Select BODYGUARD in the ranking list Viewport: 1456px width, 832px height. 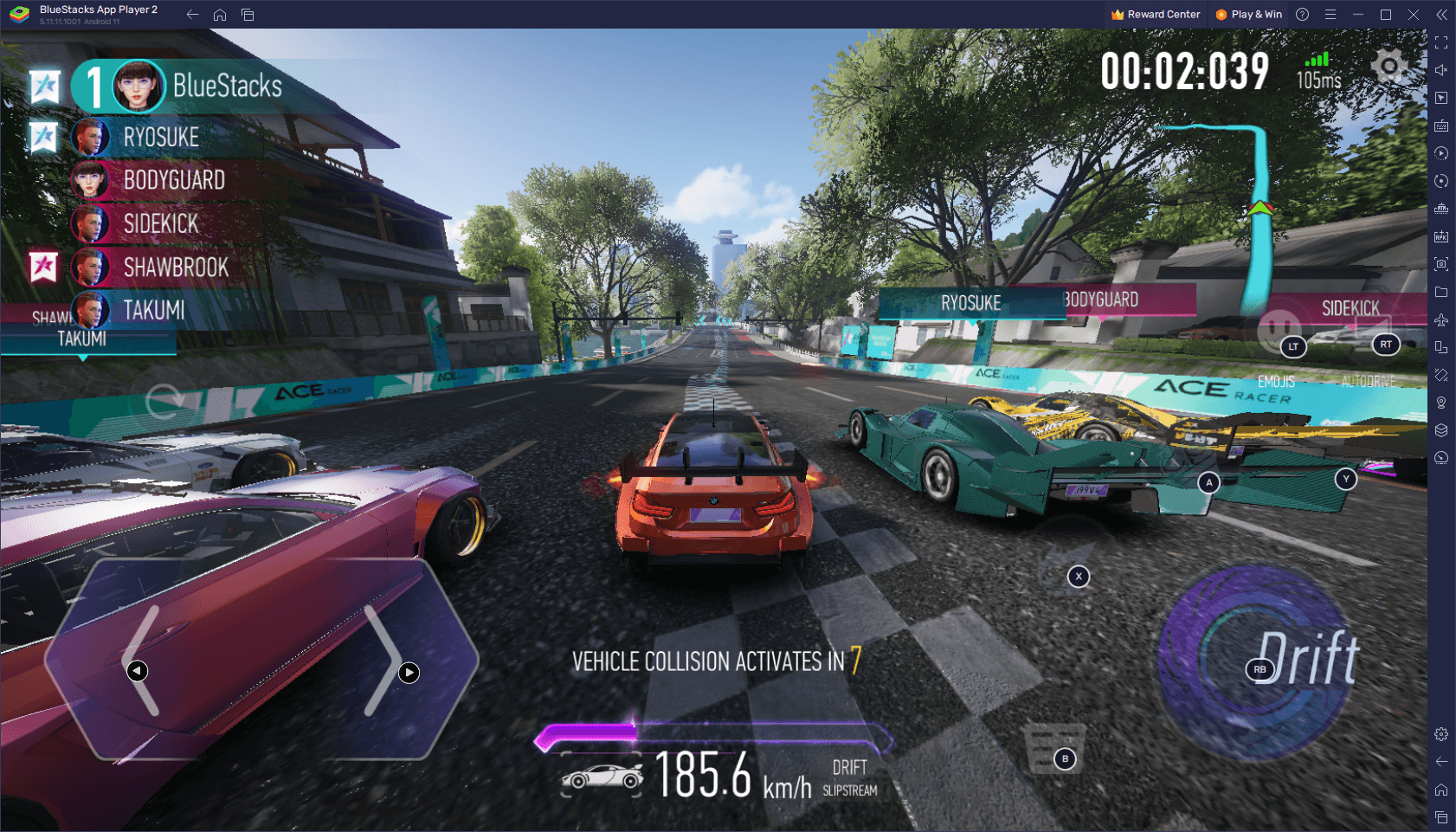[x=173, y=180]
